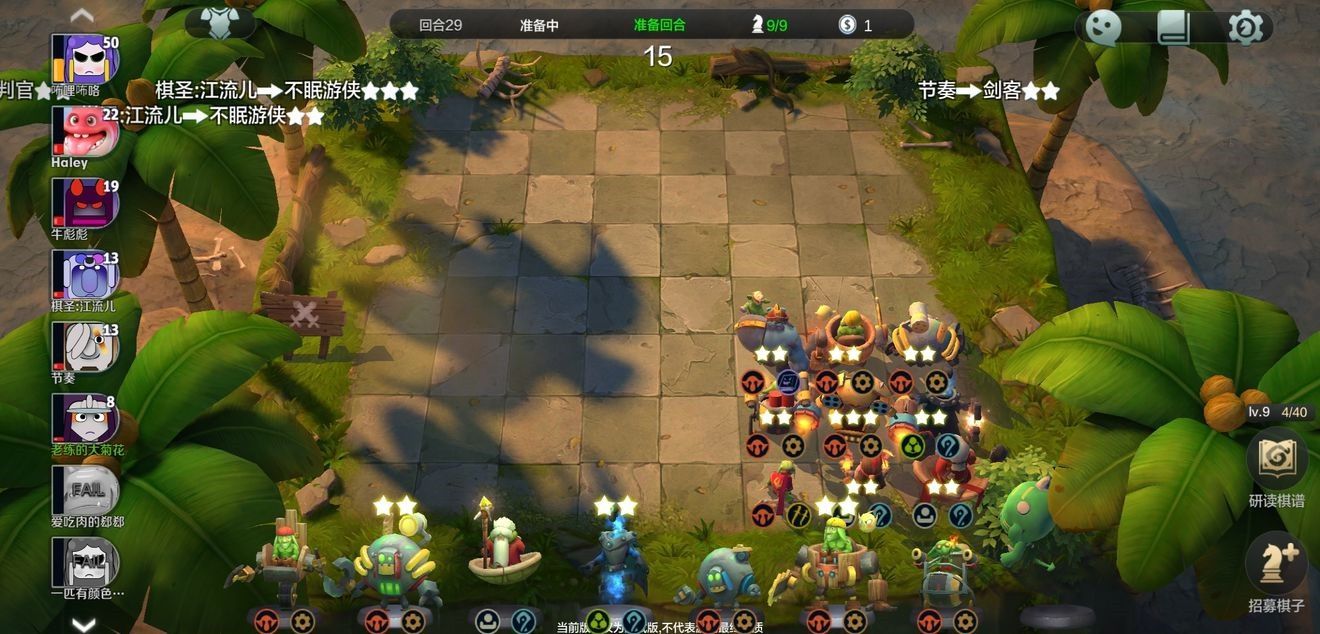Select player 棋圣:江流儿 in the list
Screen dimensions: 1320x634
click(x=85, y=274)
